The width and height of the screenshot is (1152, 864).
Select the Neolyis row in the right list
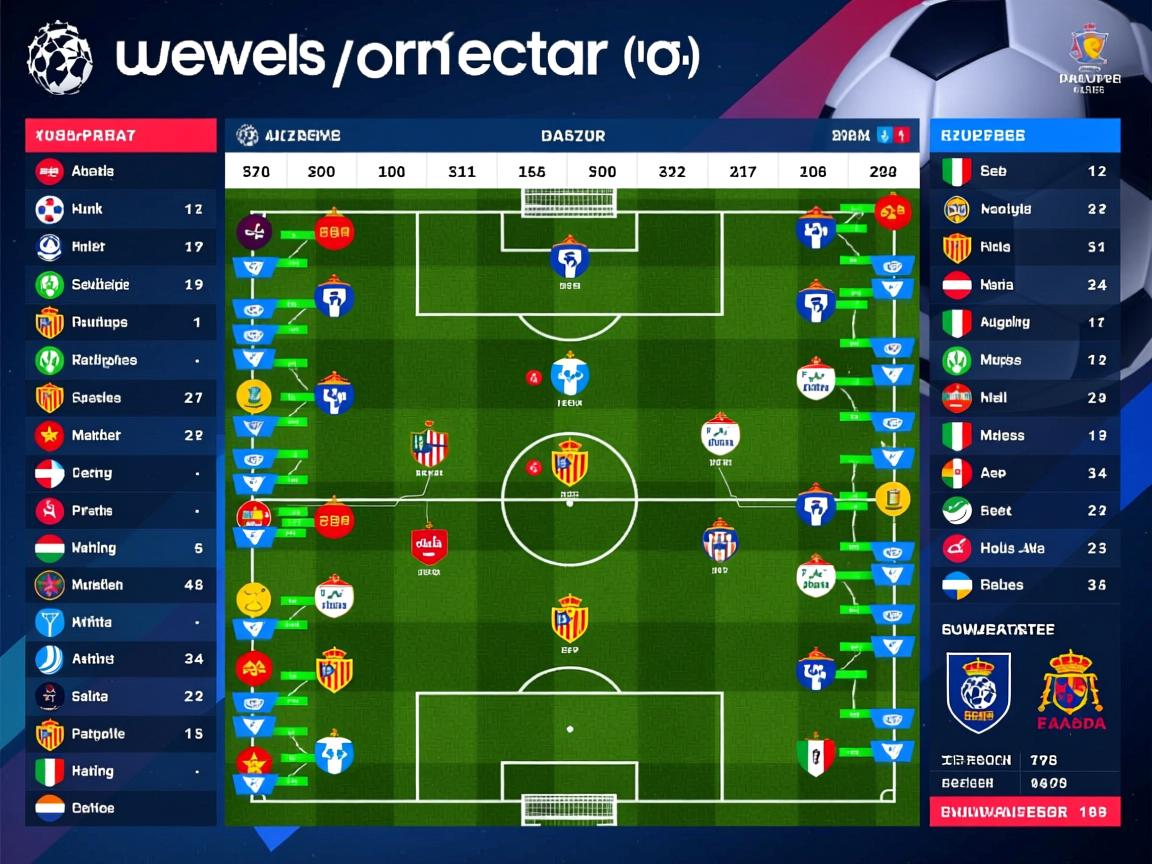point(1025,209)
